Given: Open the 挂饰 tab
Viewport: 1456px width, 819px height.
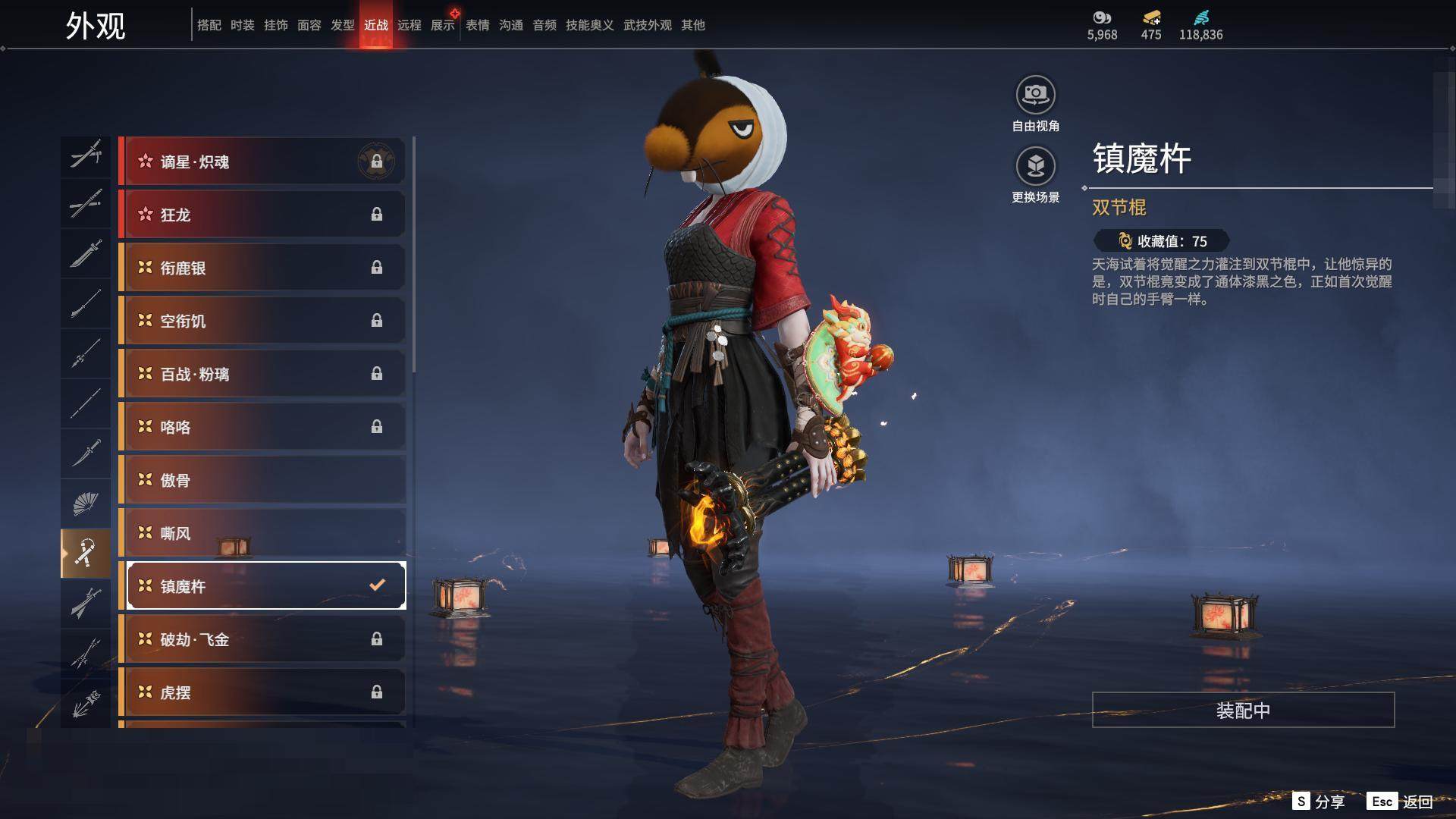Looking at the screenshot, I should 275,25.
